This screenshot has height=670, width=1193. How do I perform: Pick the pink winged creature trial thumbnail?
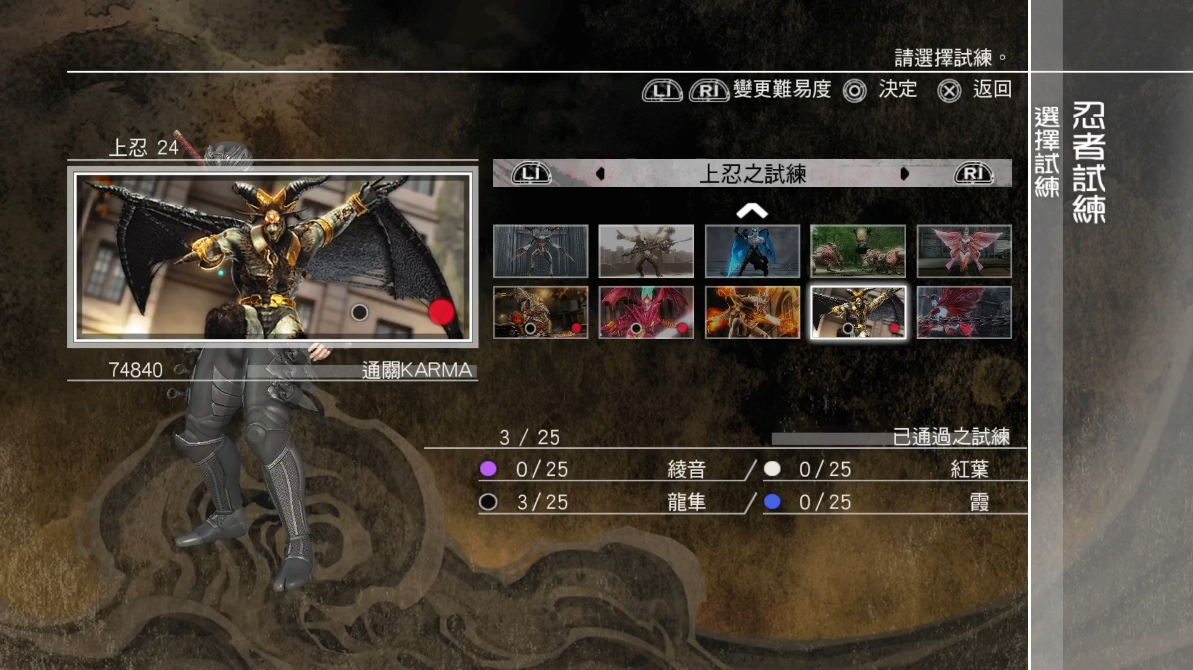coord(964,251)
